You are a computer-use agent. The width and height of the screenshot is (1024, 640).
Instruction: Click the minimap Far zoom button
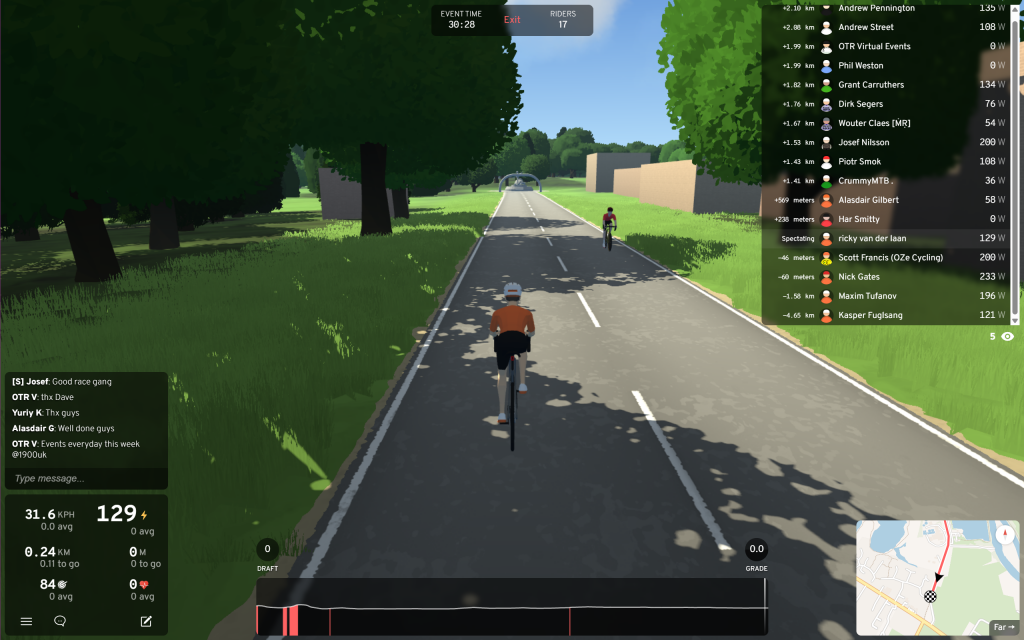pos(1002,627)
